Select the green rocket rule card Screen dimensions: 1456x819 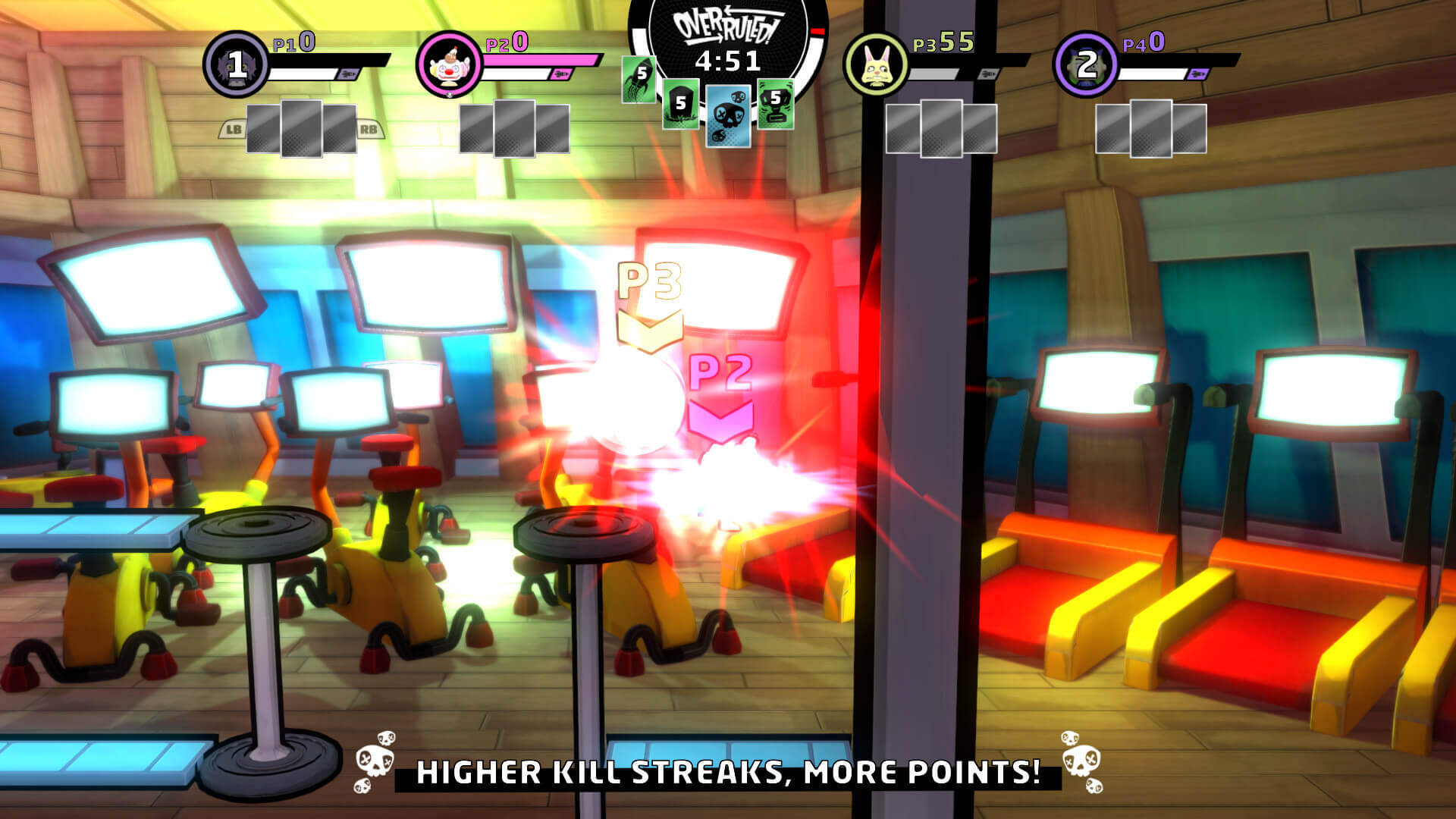(638, 78)
